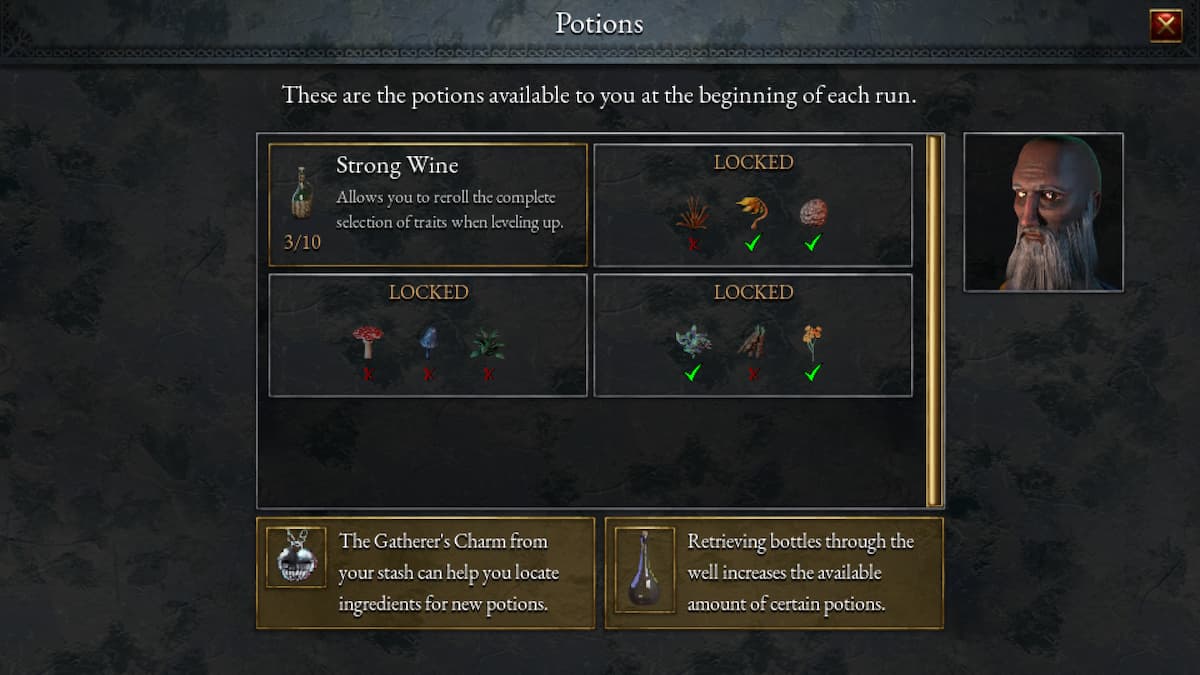This screenshot has width=1200, height=675.
Task: Click the golden scrollbar of the potions list
Action: (x=934, y=320)
